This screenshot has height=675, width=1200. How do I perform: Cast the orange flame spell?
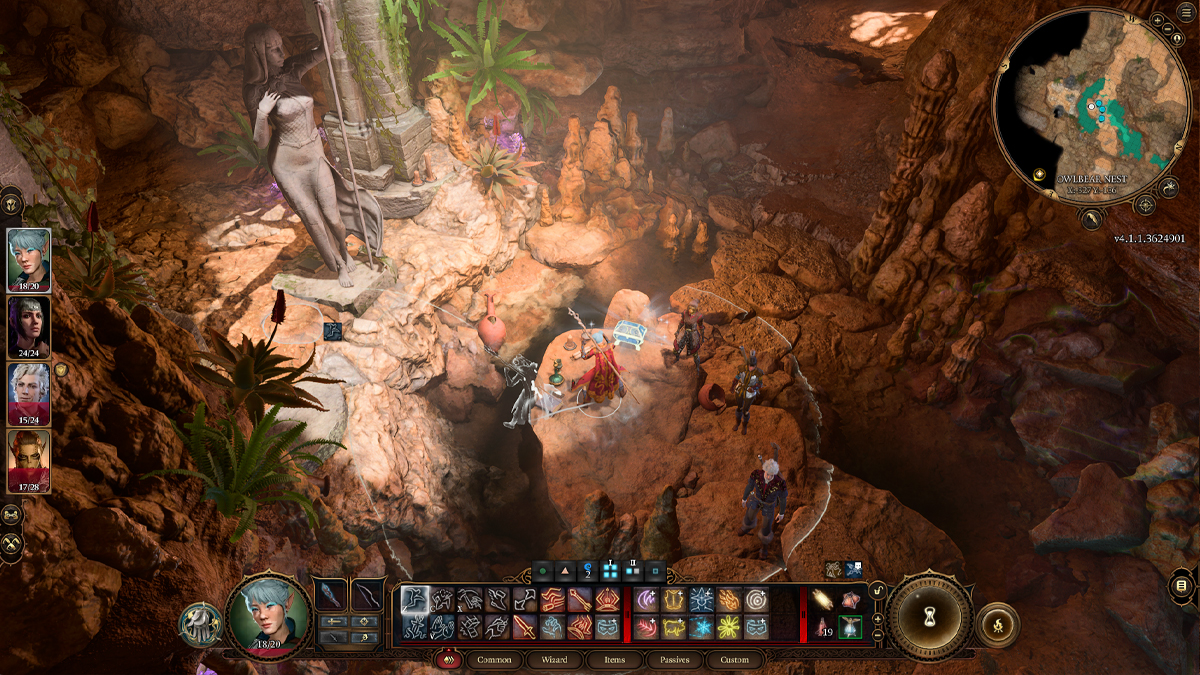pos(729,599)
